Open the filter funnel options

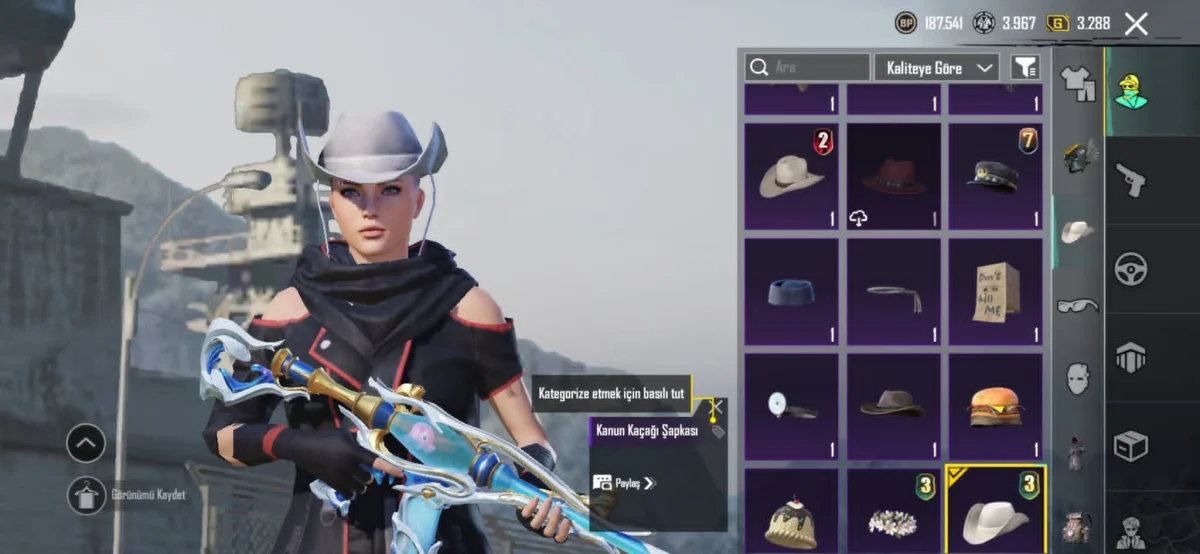1025,67
